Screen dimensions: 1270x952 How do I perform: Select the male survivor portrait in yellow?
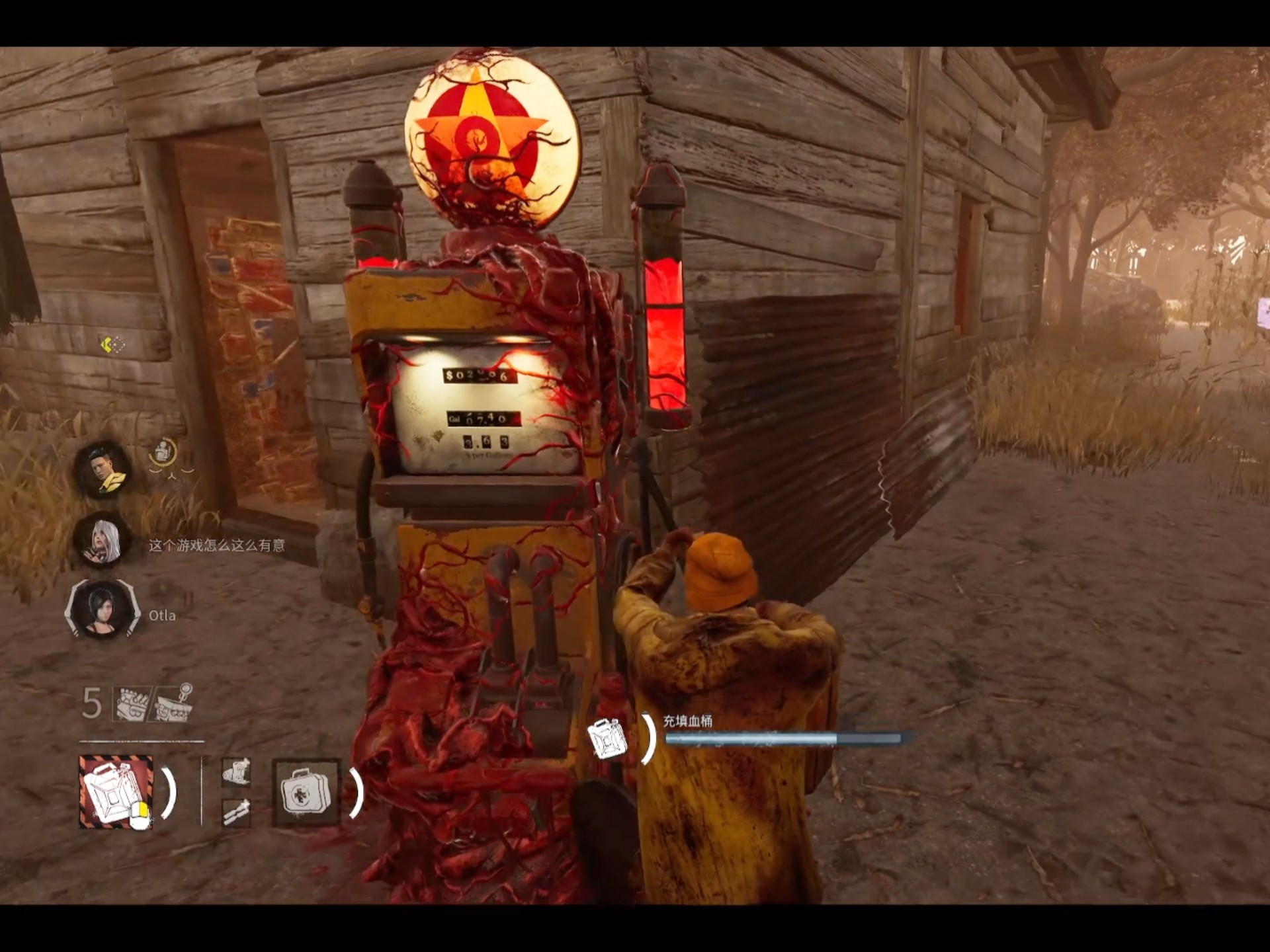(104, 470)
